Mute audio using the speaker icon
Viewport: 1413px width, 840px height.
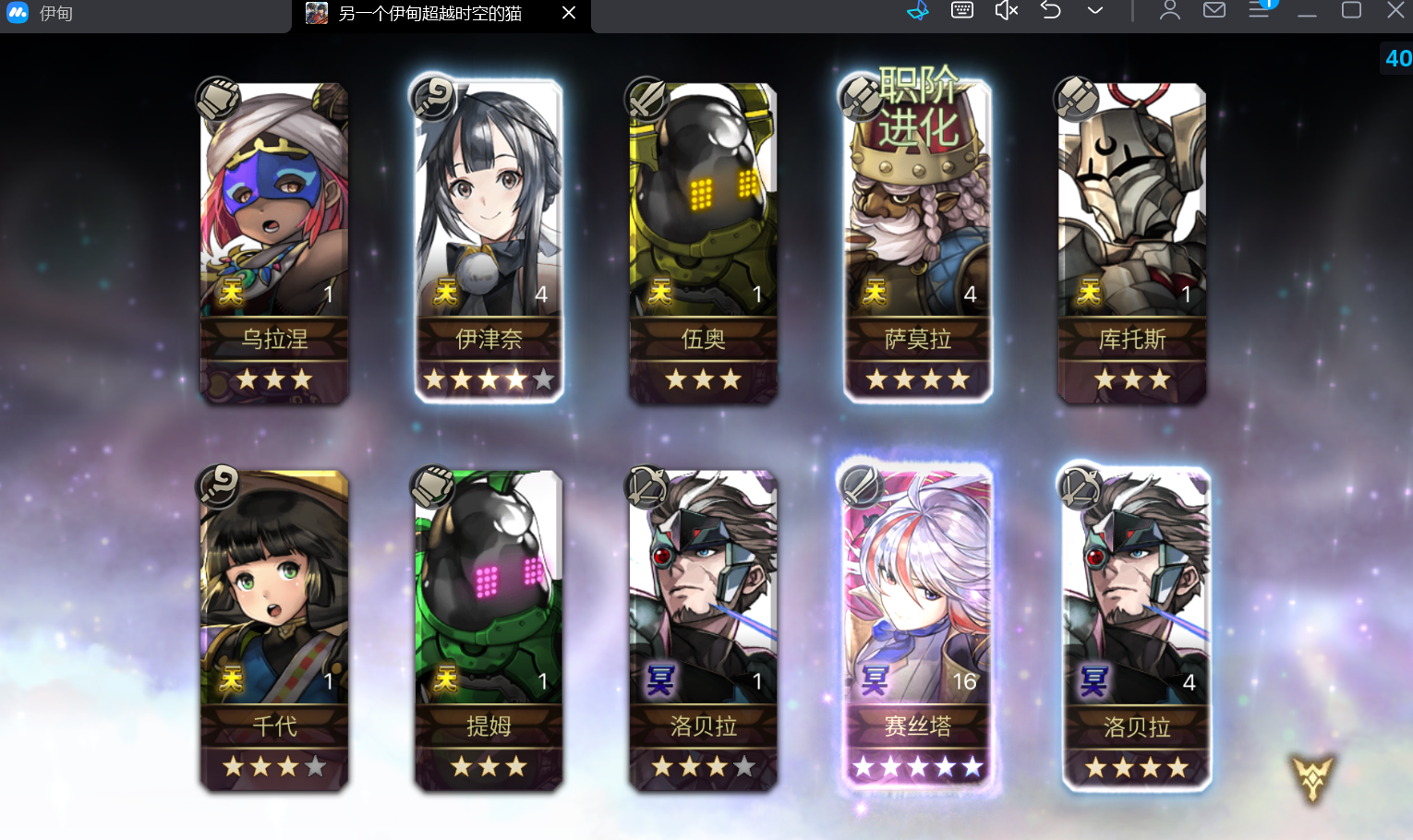click(x=1006, y=11)
